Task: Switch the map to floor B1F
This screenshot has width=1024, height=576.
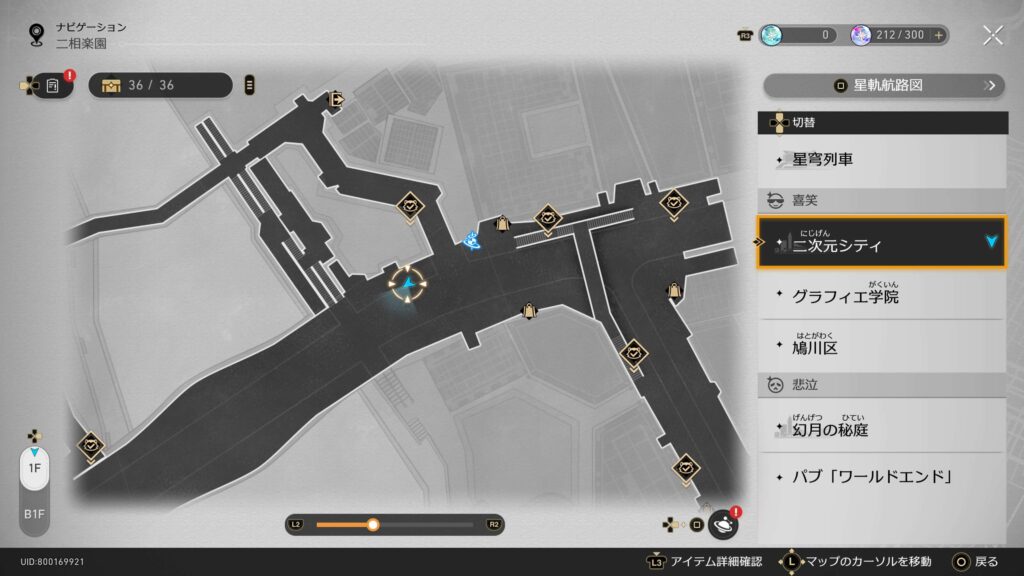Action: point(34,515)
